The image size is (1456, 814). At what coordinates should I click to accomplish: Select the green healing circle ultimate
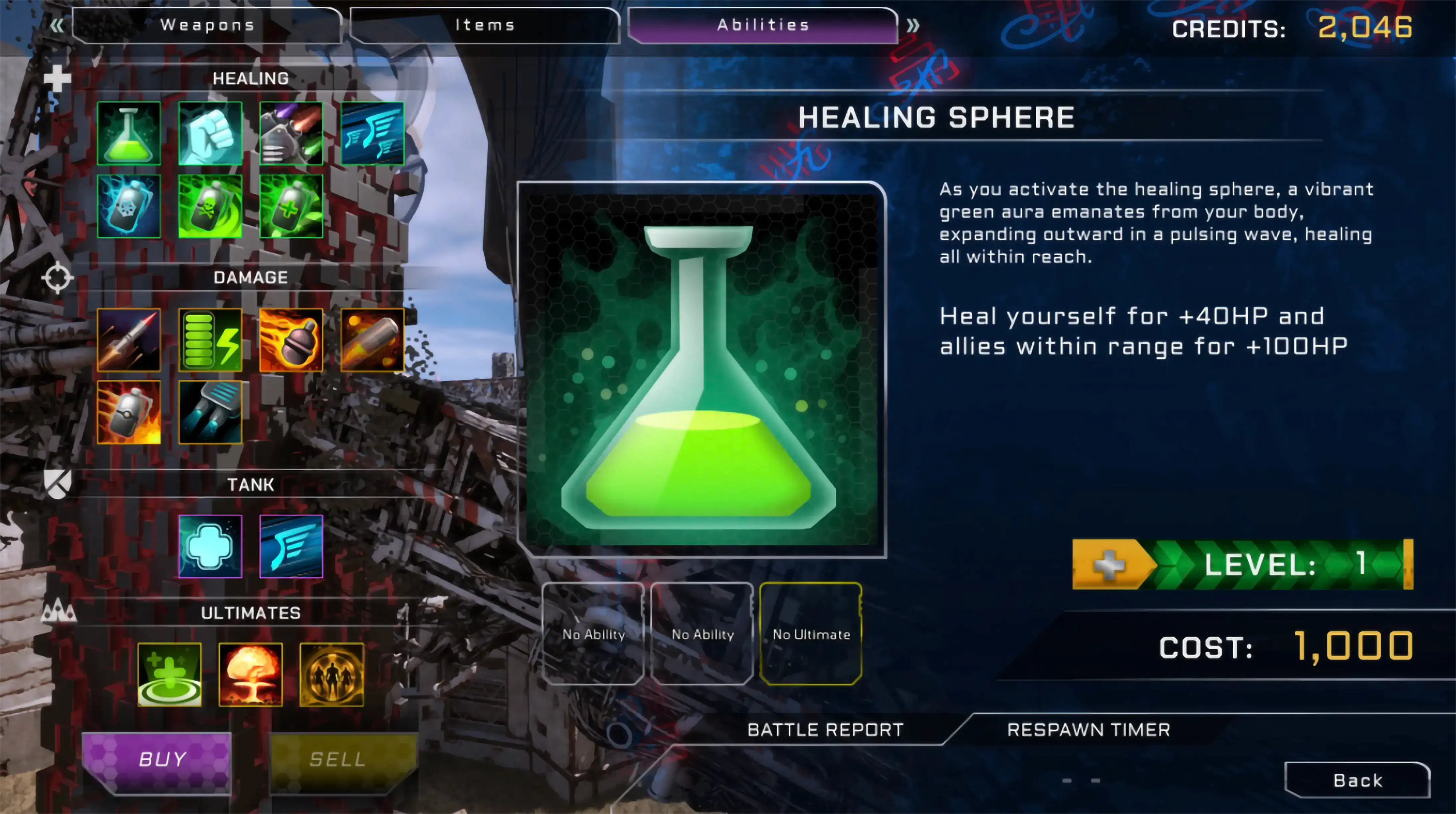pyautogui.click(x=170, y=674)
